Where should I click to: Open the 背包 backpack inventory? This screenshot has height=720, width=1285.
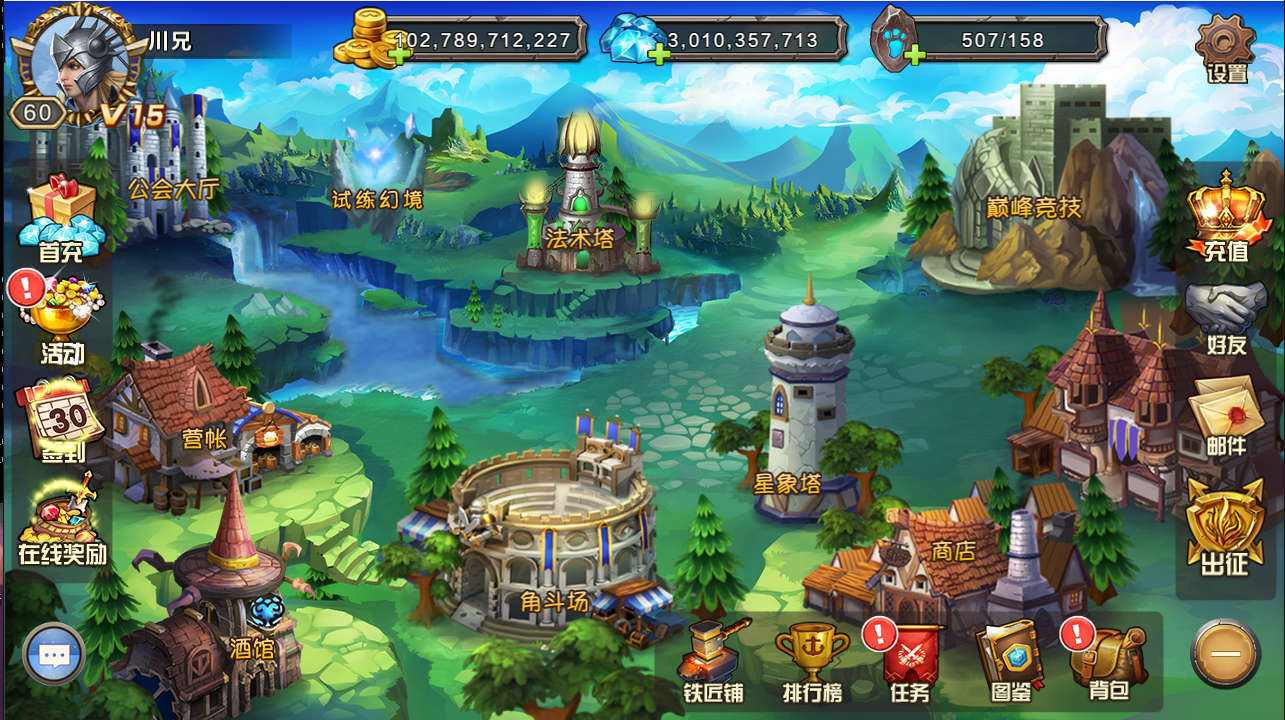[x=1107, y=660]
